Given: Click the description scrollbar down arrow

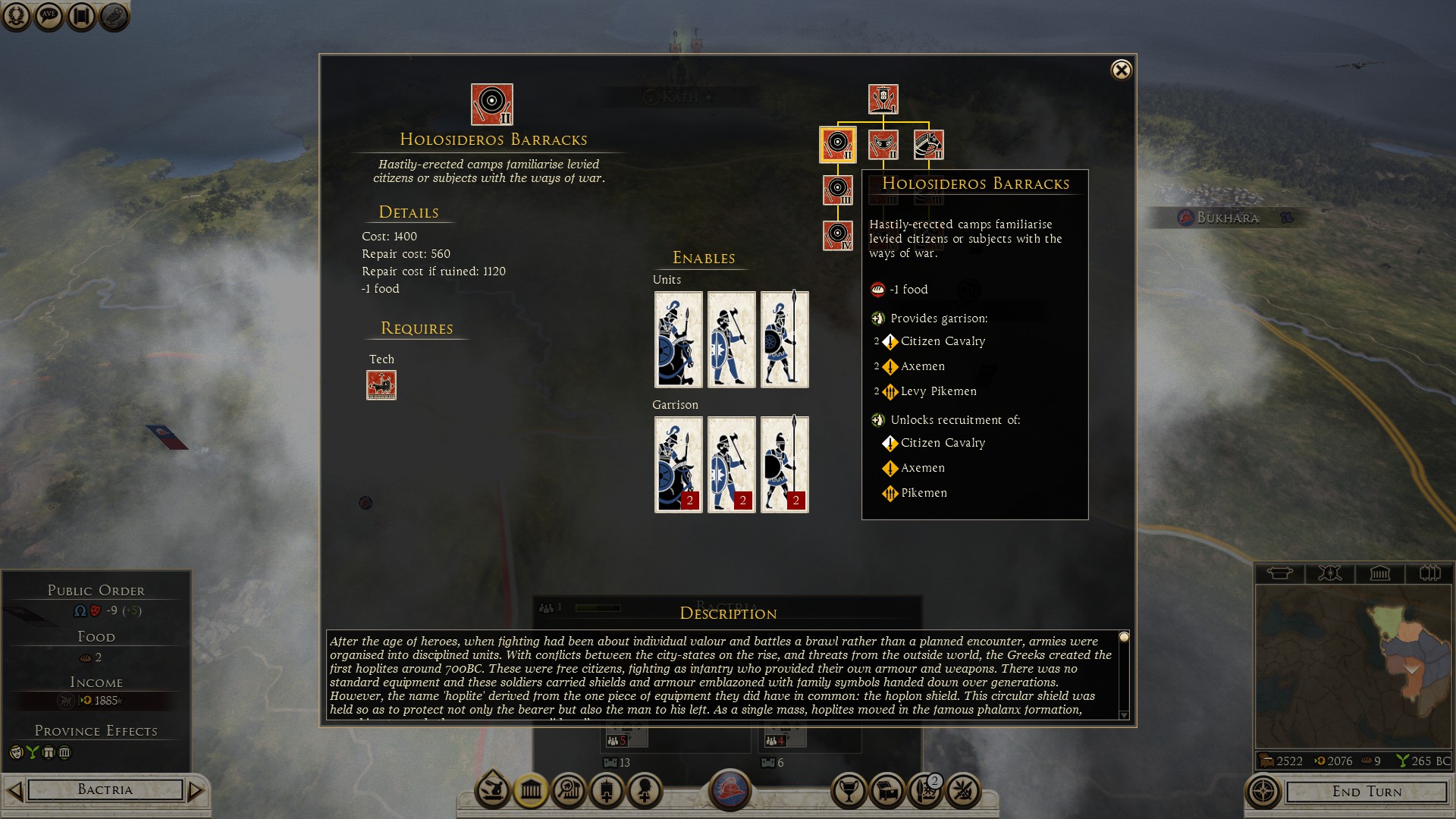Looking at the screenshot, I should [x=1124, y=714].
